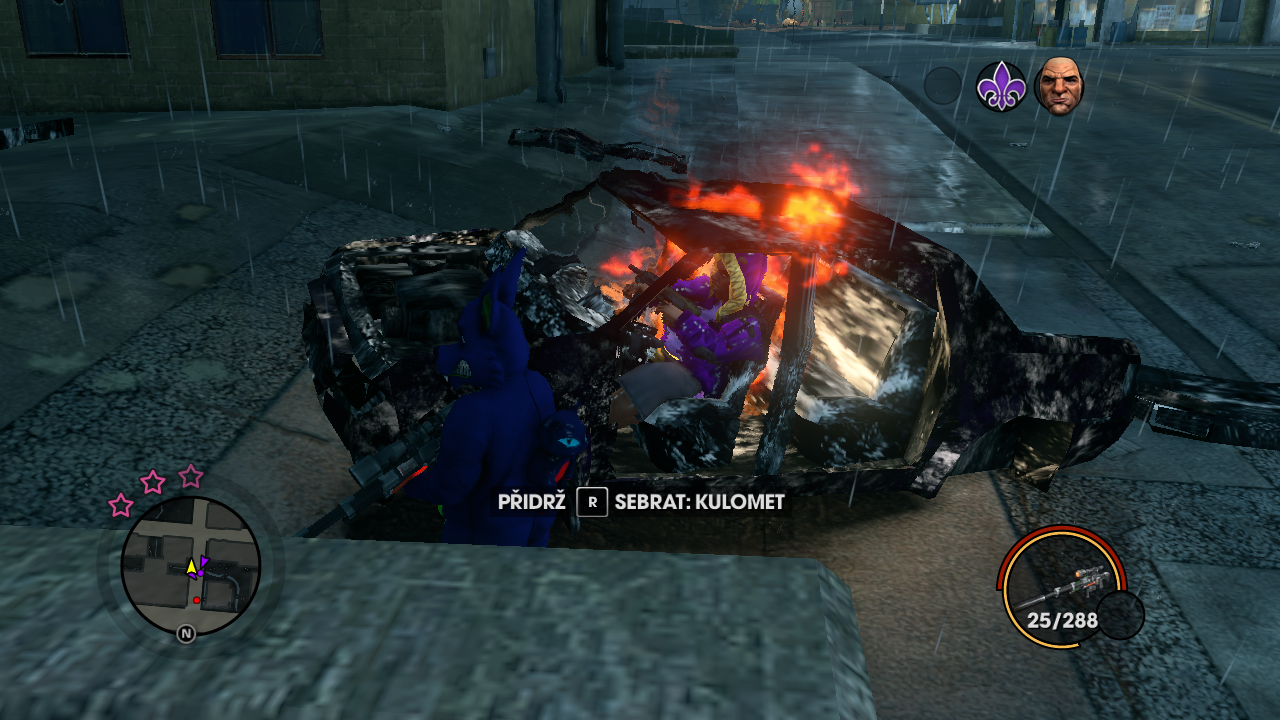Select the sniper rifle weapon icon
Screen dimensions: 1280x720
1062,587
